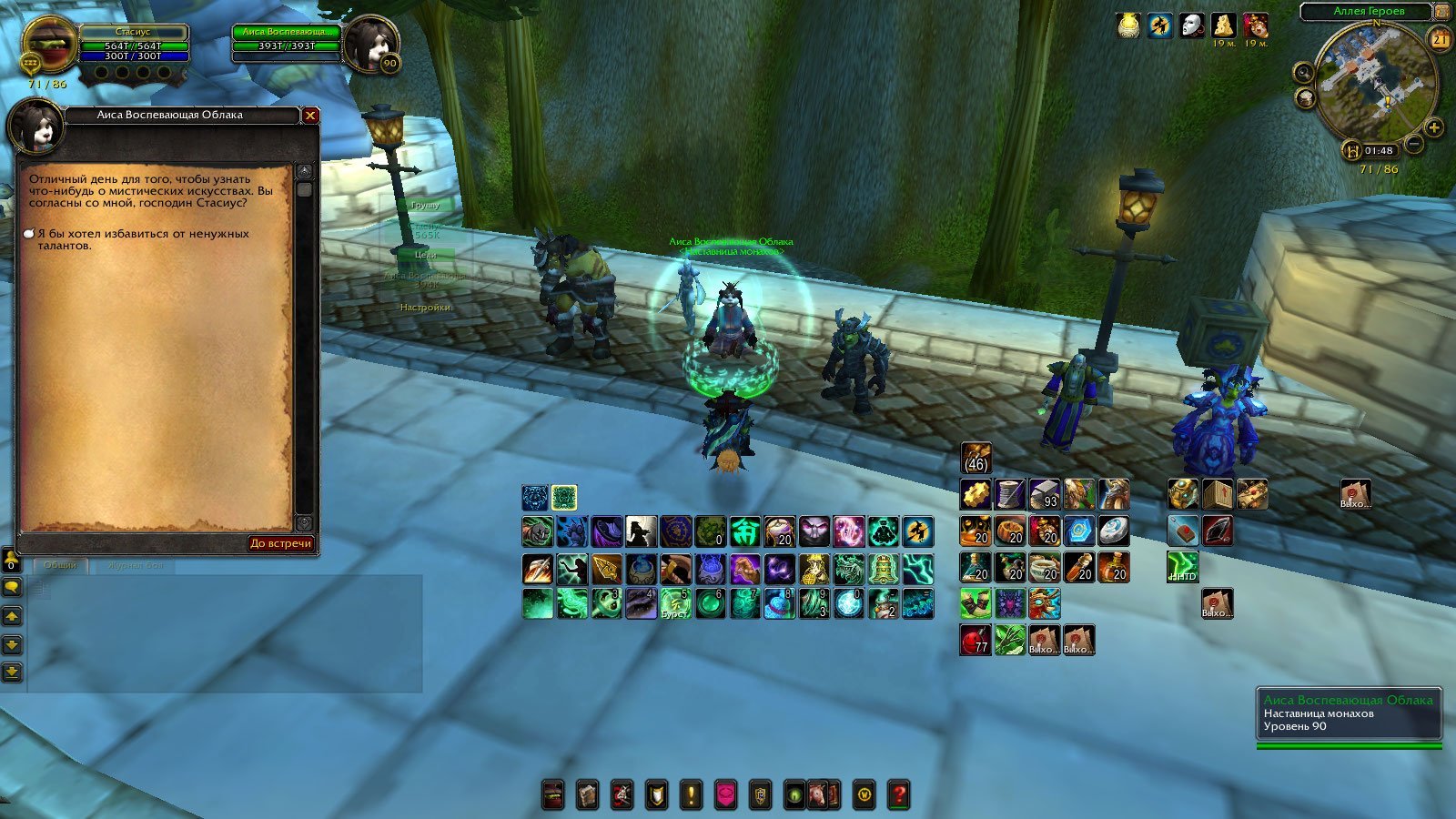
Task: Zoom in the minimap with the plus button
Action: pos(1434,128)
